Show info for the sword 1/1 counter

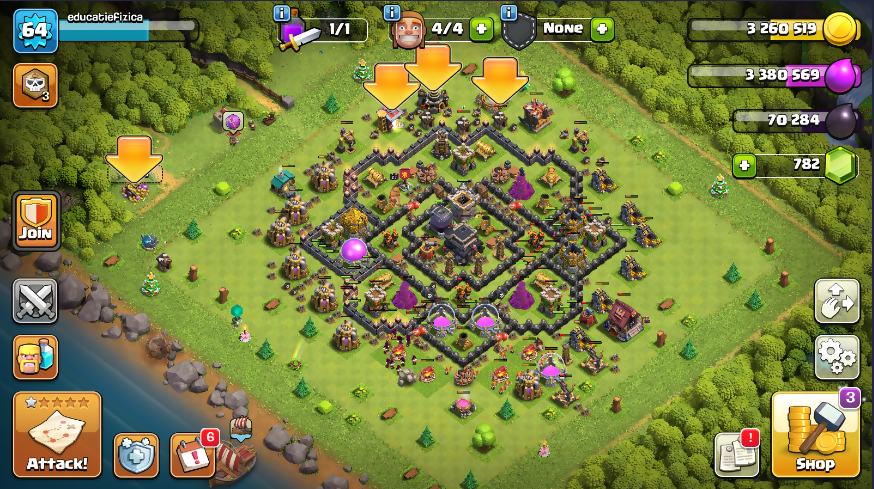pyautogui.click(x=282, y=13)
